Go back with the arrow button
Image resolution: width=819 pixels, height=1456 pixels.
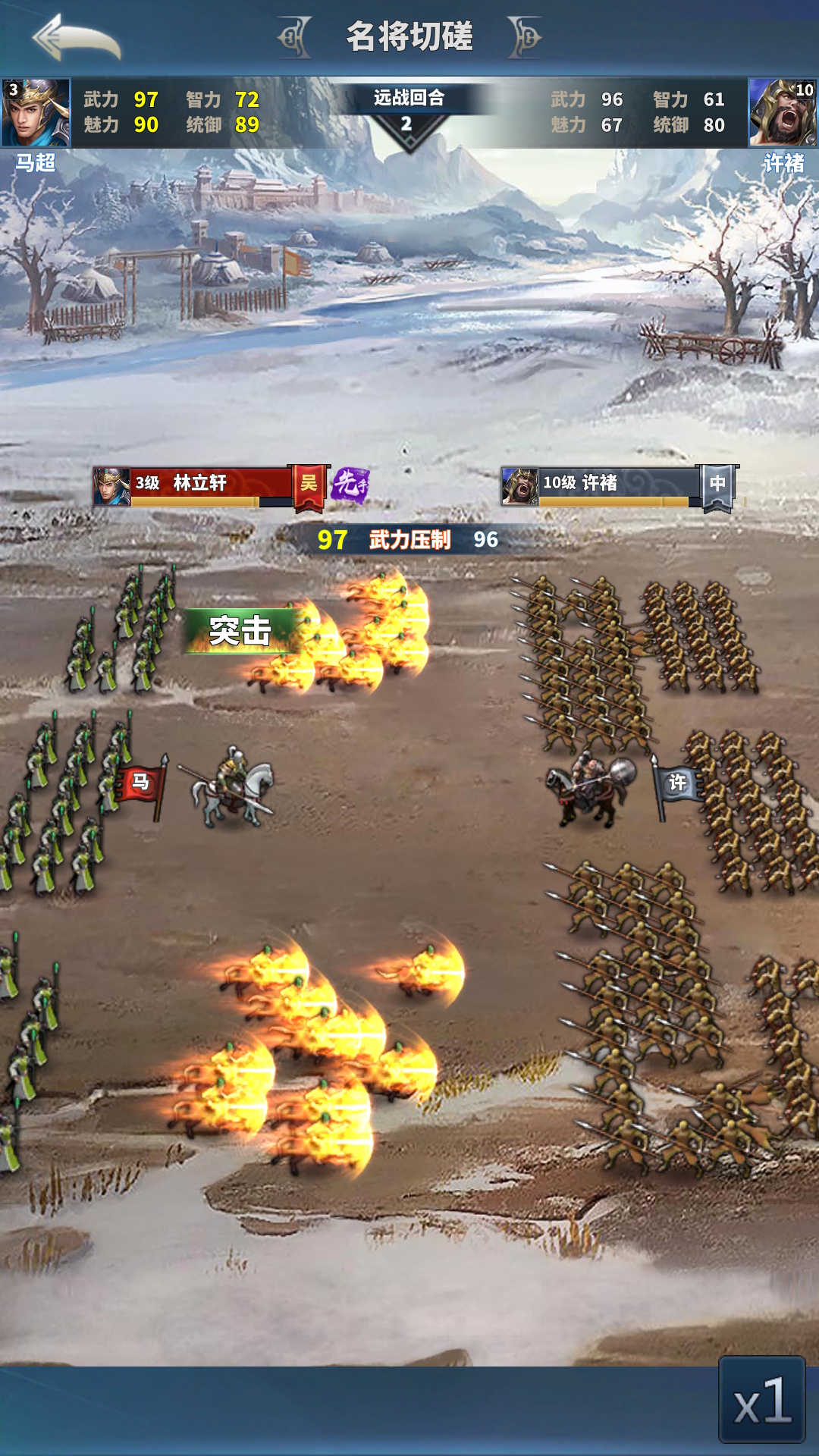[x=76, y=38]
